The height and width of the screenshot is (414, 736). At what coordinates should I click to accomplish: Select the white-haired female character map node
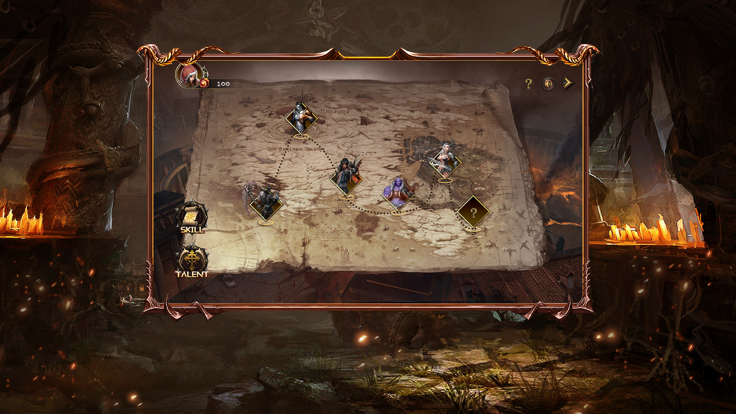444,161
